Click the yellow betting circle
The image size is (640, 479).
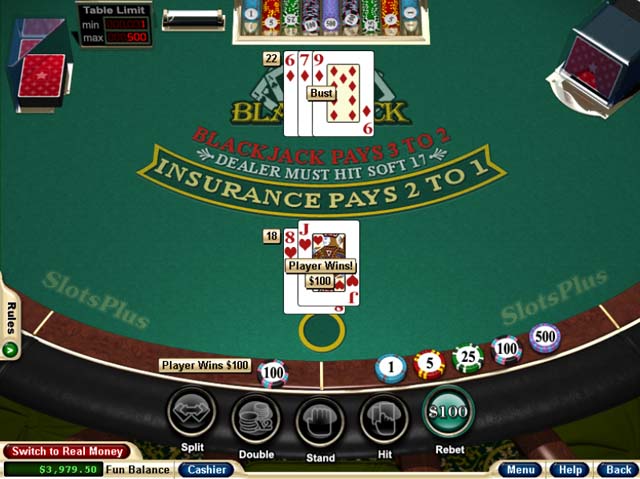click(321, 332)
